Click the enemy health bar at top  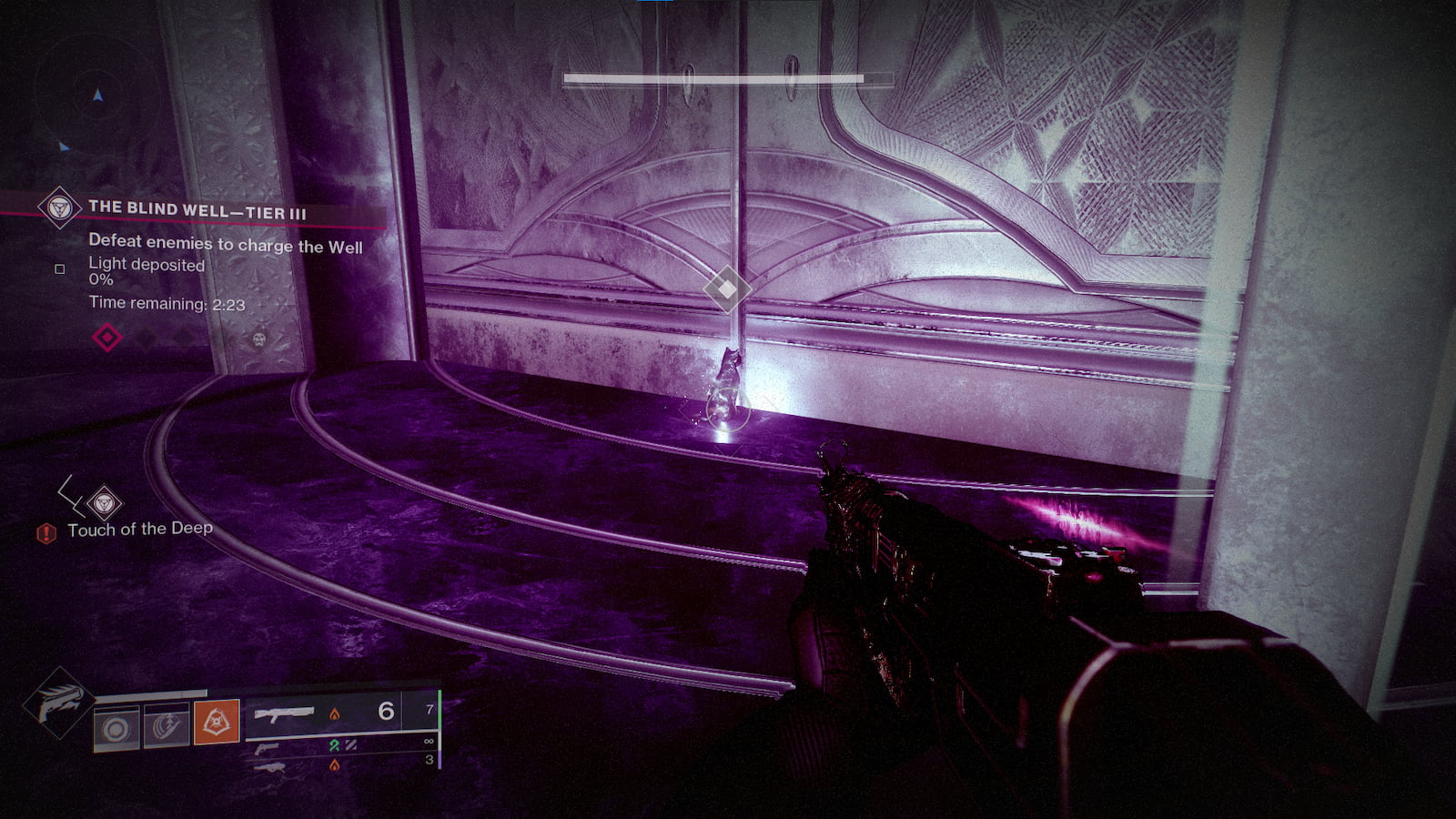point(713,78)
